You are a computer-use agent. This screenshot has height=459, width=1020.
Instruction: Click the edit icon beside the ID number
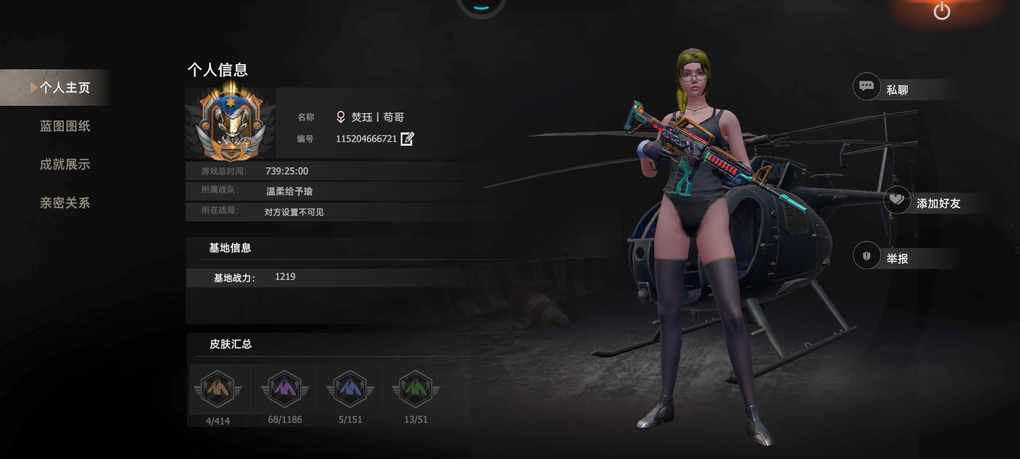407,139
